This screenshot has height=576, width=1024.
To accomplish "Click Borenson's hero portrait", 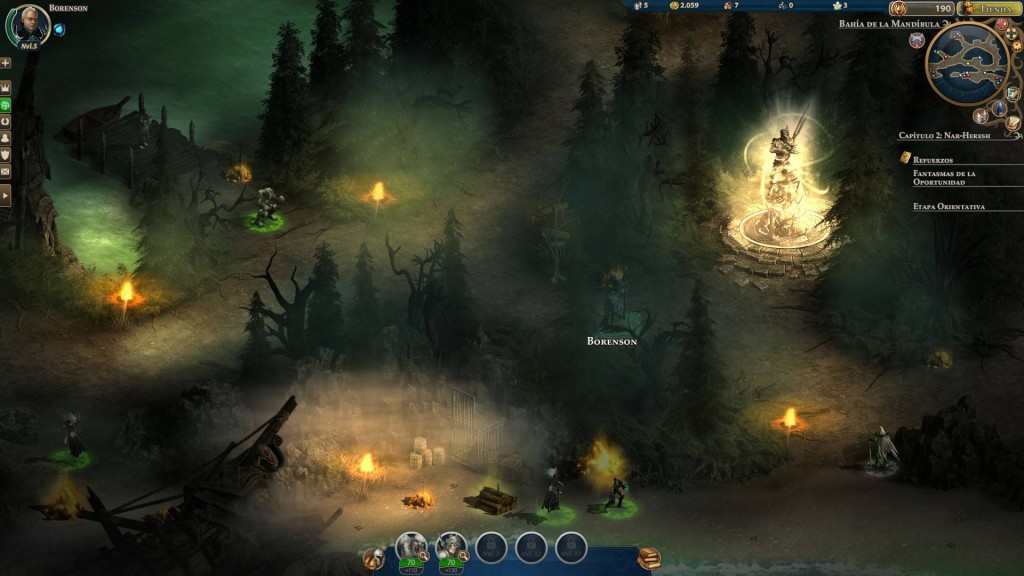I will pyautogui.click(x=27, y=26).
